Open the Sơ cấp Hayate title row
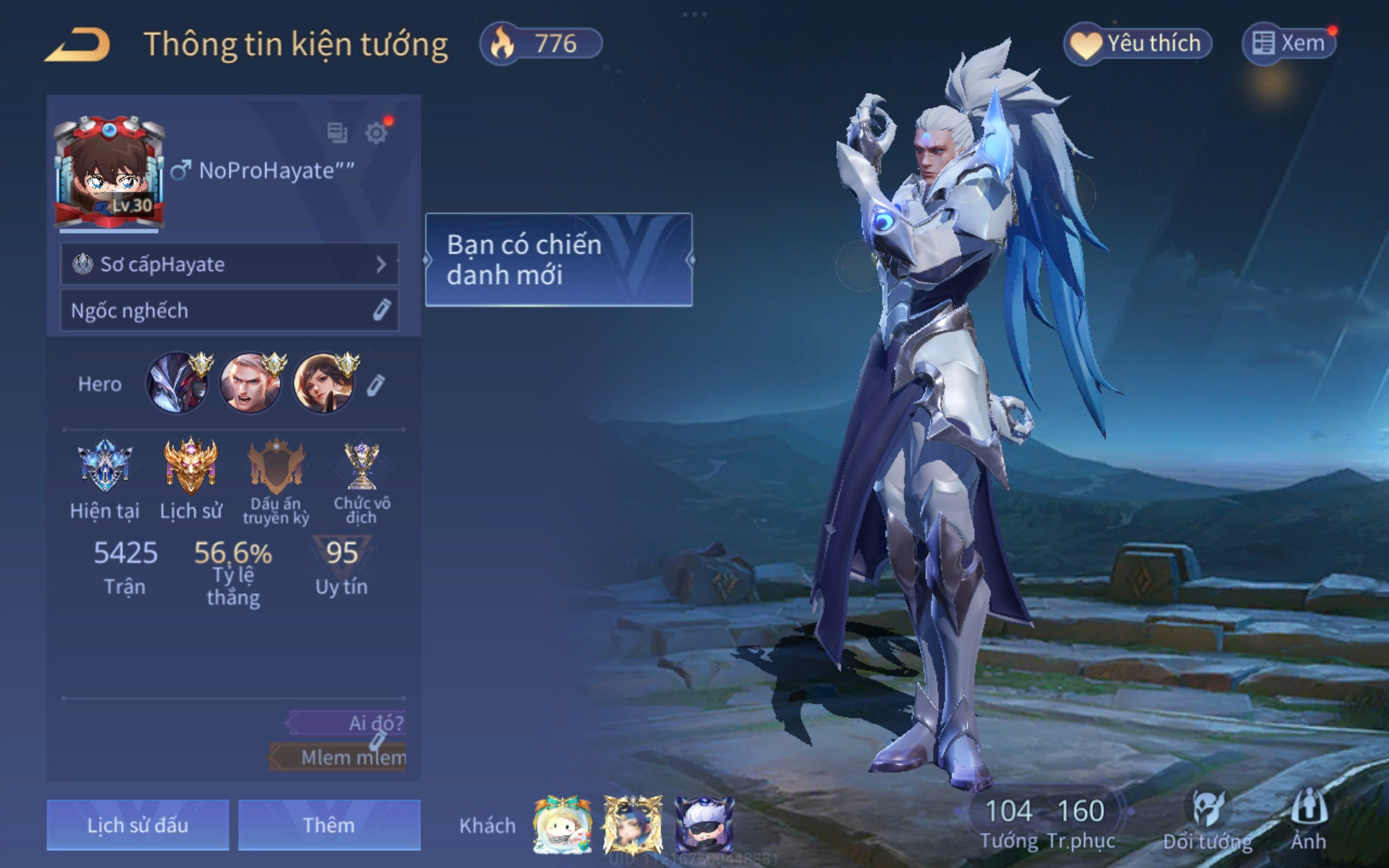 tap(229, 264)
